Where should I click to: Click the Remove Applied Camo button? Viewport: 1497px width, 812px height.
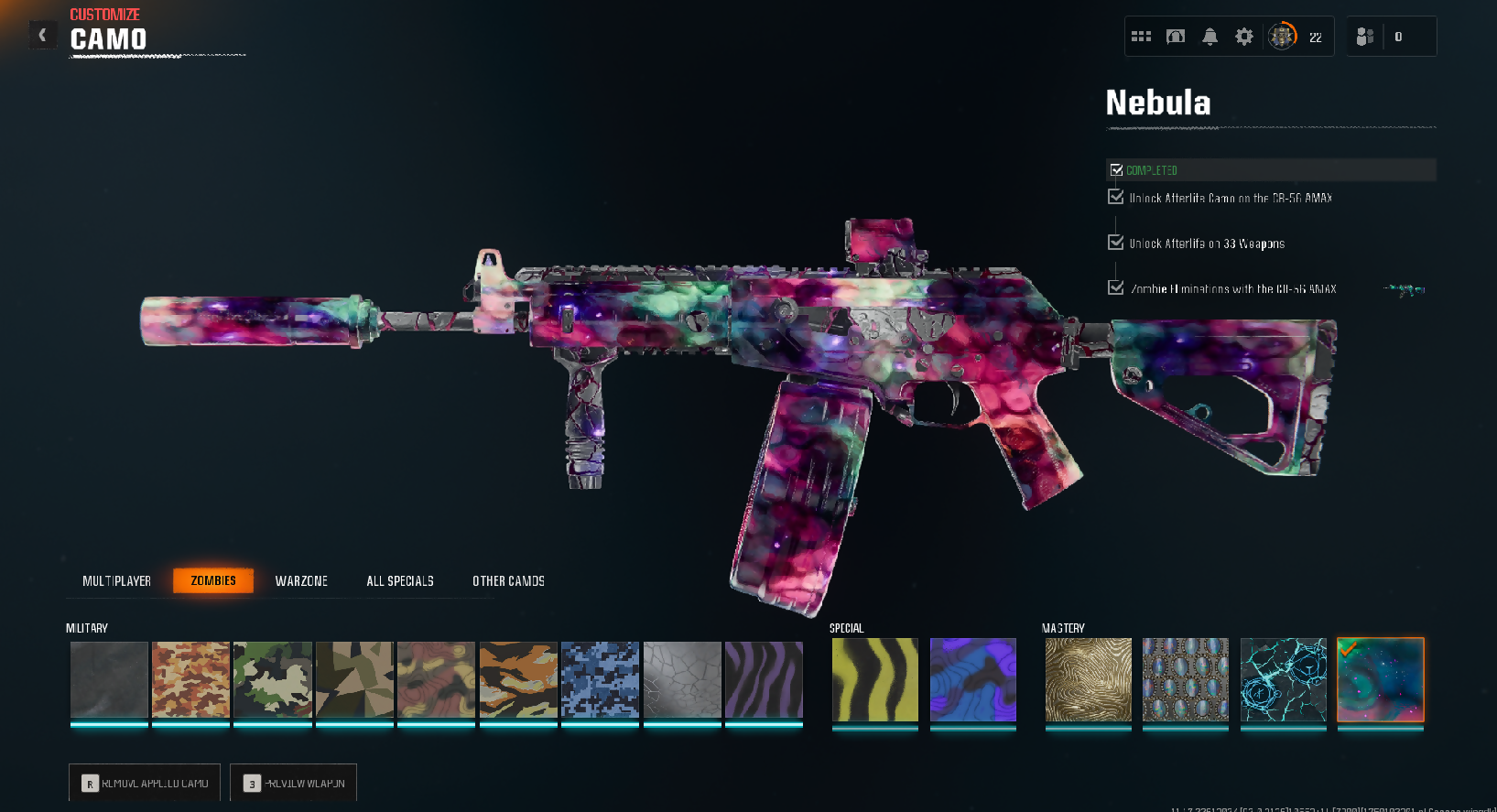point(145,783)
